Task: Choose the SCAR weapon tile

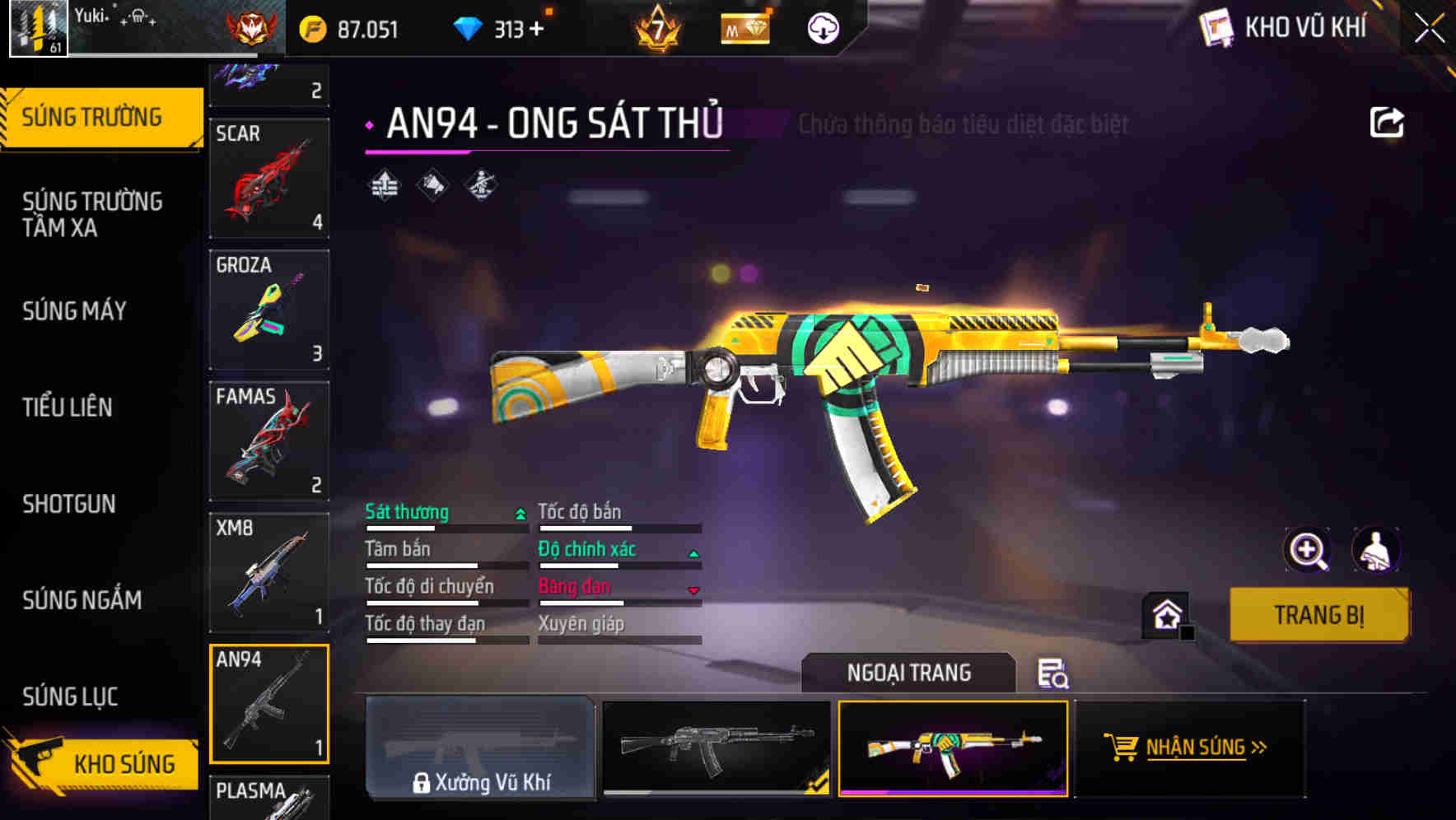Action: pos(269,178)
